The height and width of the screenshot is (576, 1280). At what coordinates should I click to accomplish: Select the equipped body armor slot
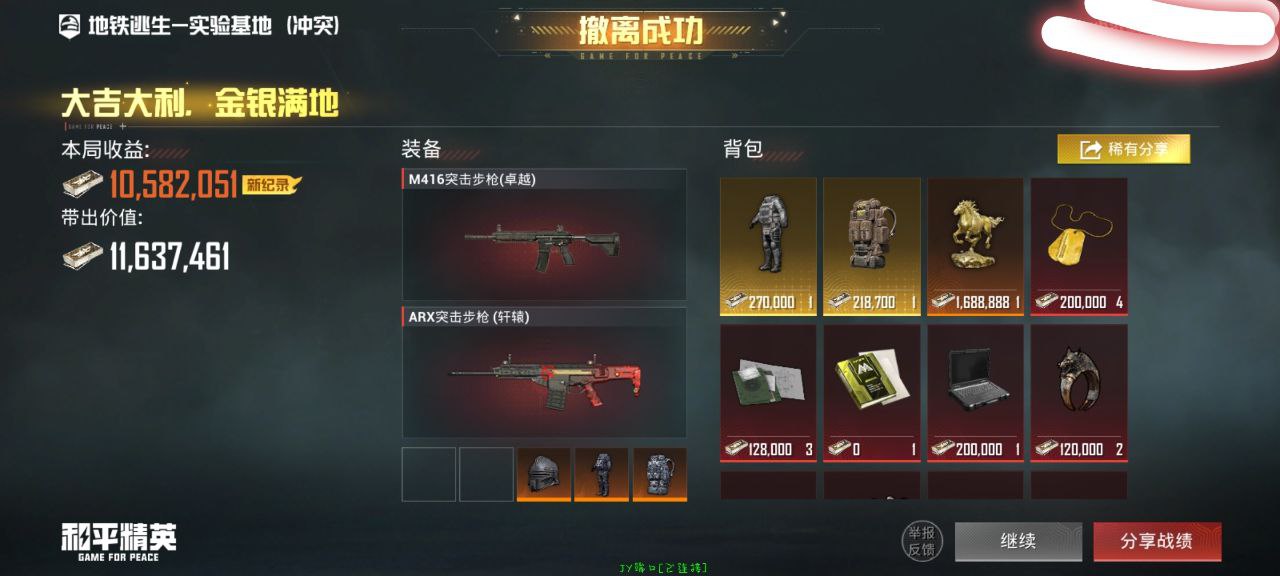(602, 474)
